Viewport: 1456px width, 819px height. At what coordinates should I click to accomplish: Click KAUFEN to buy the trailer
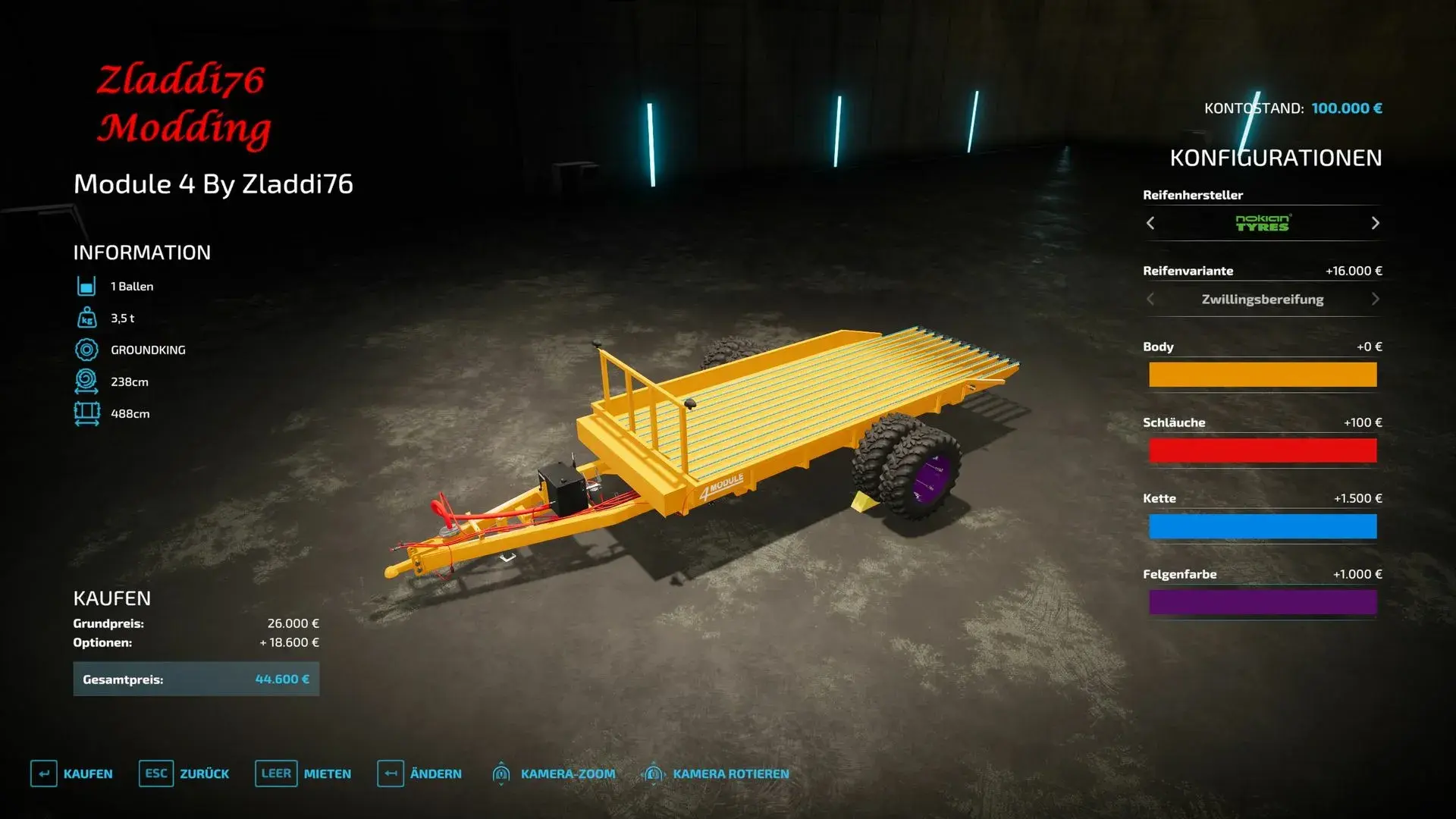click(x=89, y=773)
